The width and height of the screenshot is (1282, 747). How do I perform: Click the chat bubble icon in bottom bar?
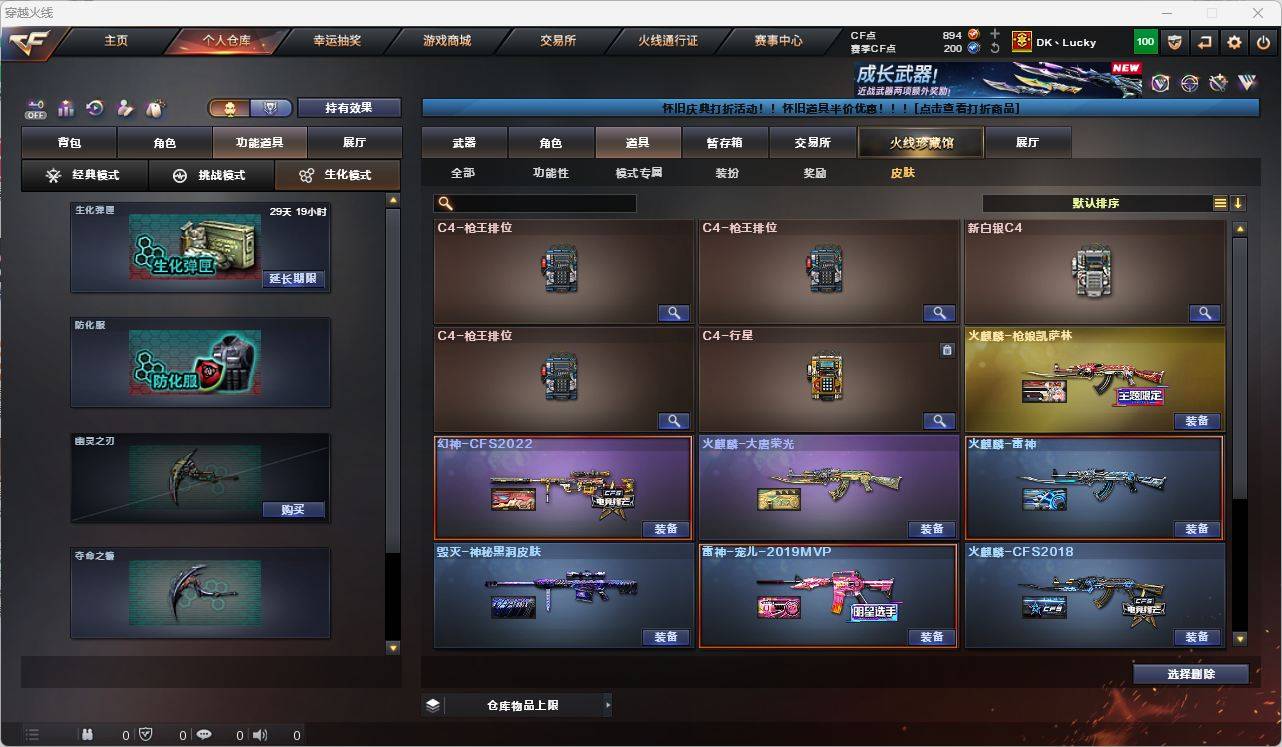click(203, 734)
